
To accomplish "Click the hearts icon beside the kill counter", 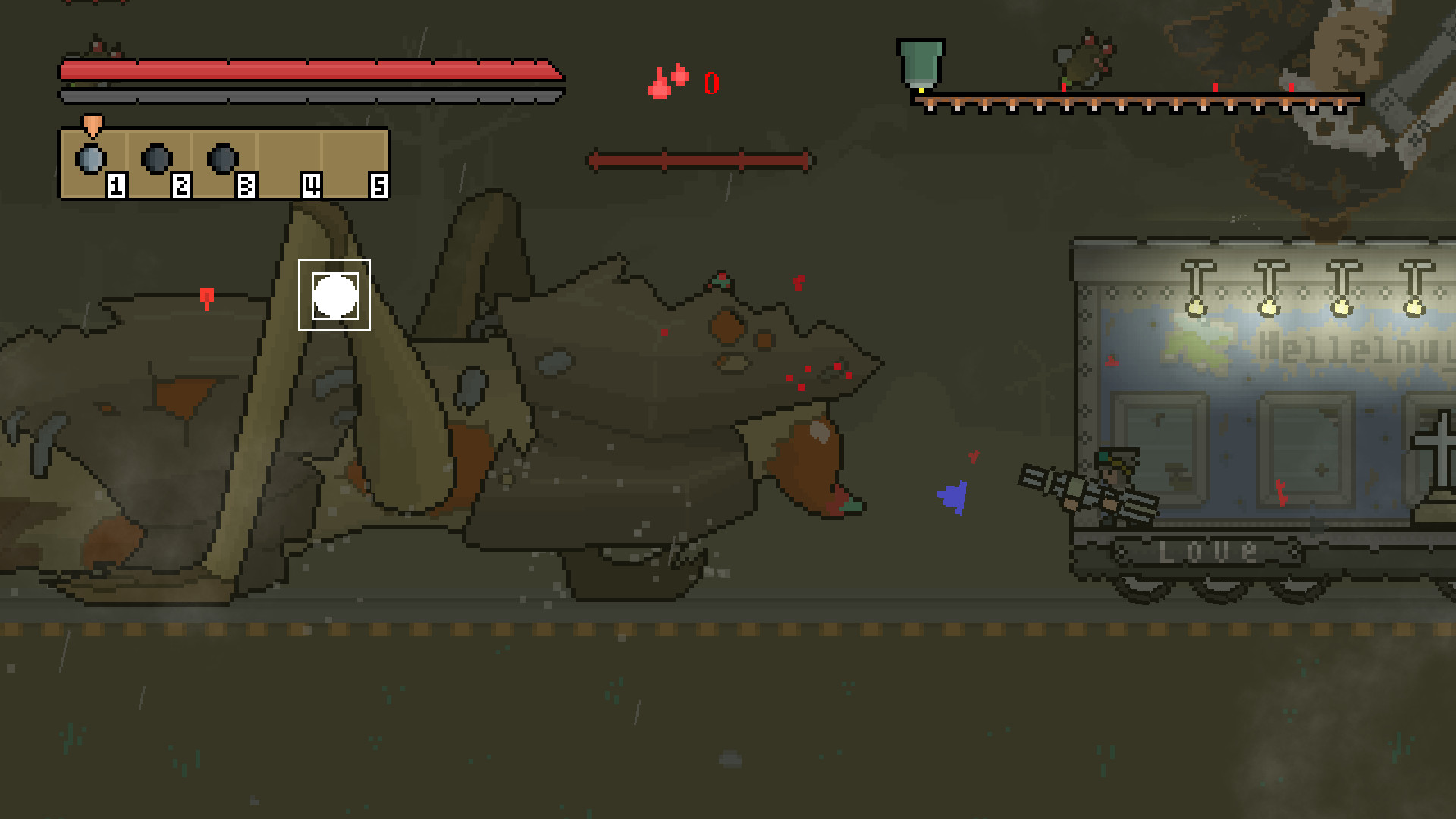I will [x=667, y=80].
